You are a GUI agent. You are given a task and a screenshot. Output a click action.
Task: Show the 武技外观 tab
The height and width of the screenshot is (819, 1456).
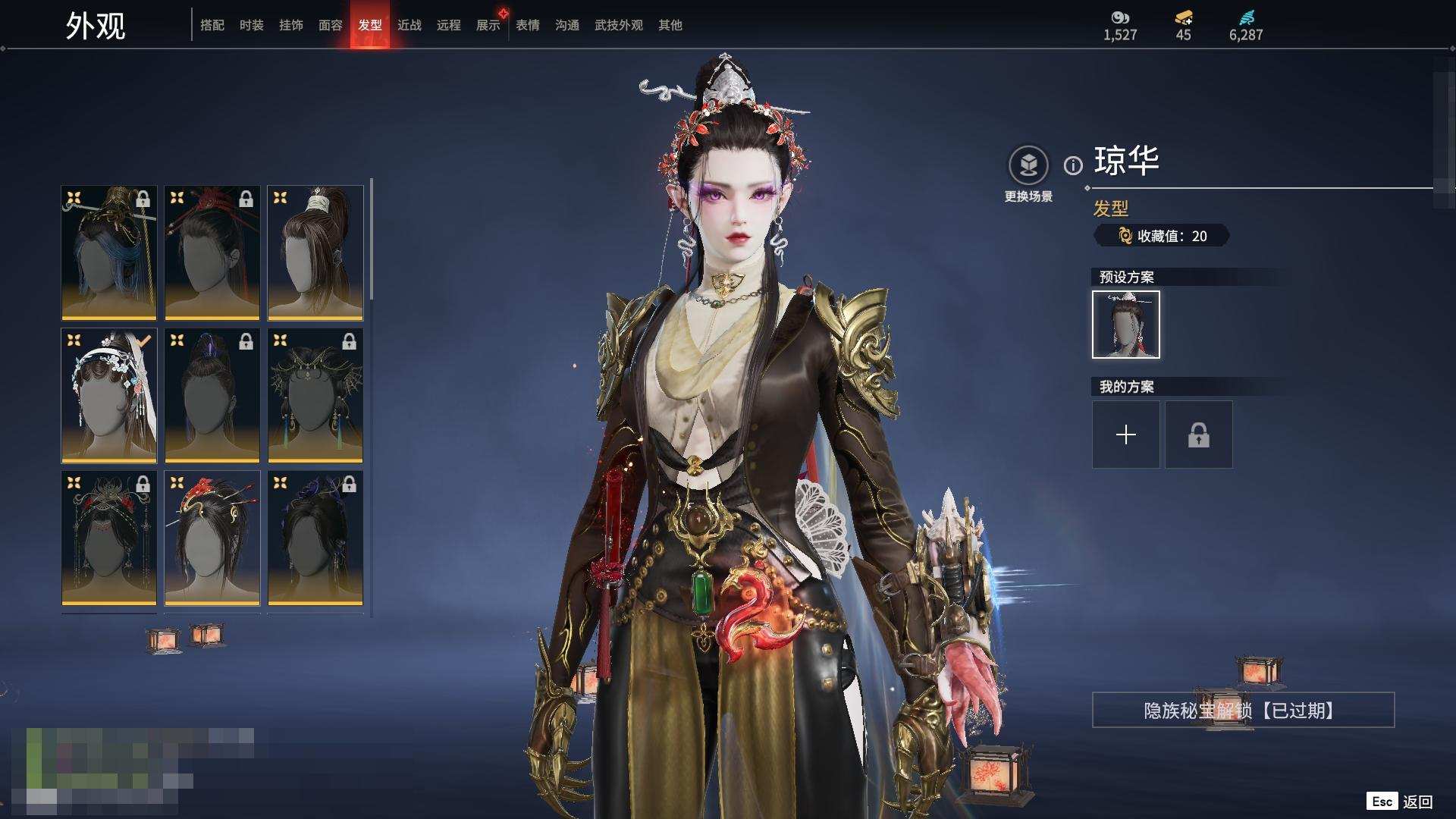click(619, 25)
